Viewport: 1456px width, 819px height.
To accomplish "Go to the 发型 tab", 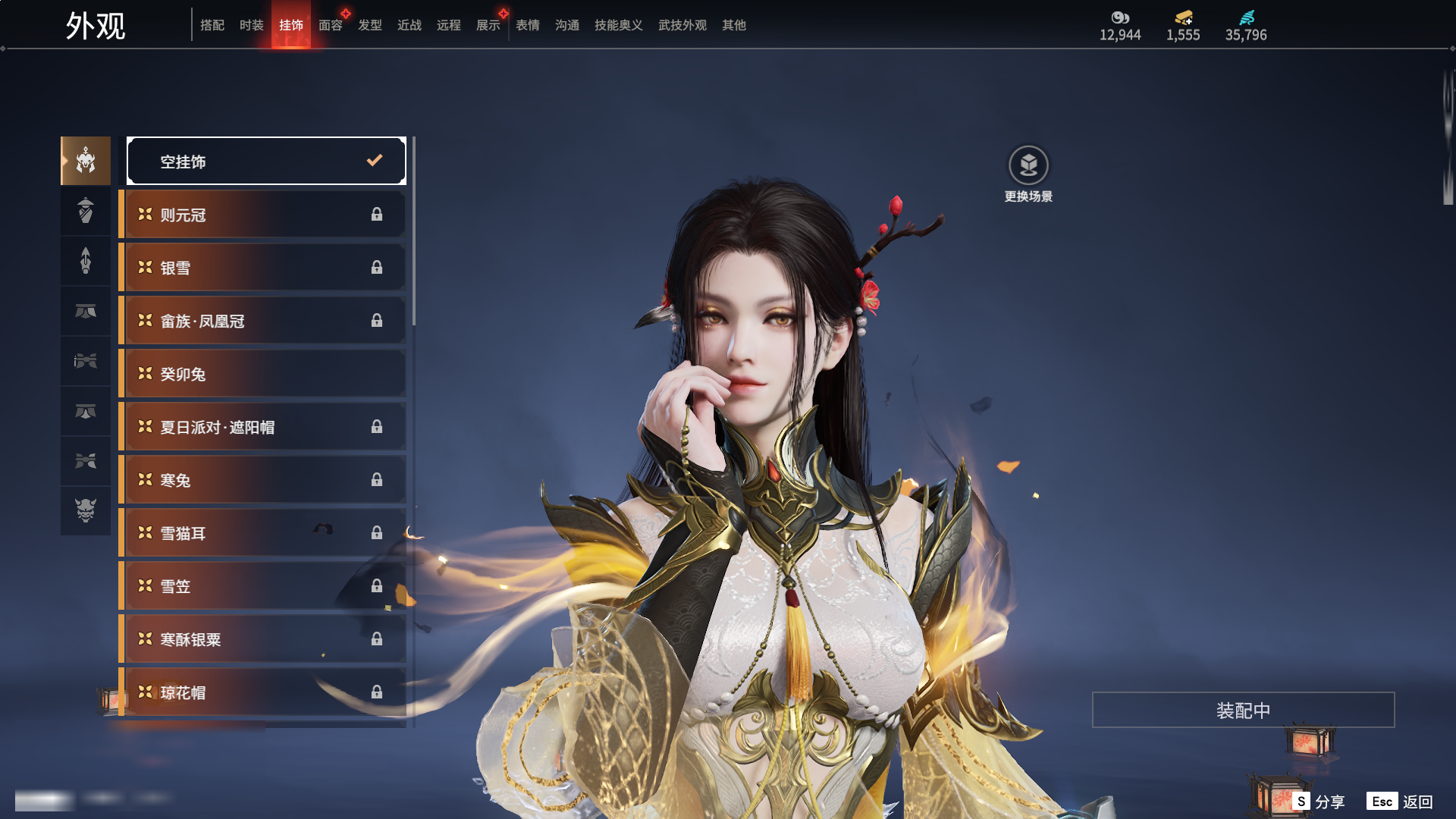I will pos(369,25).
